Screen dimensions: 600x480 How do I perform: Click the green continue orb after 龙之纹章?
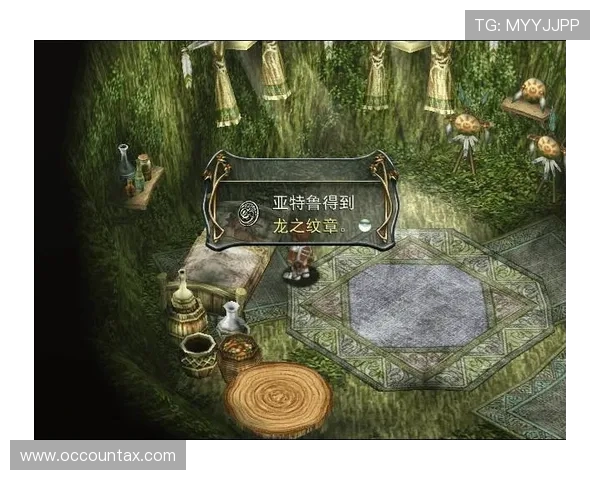366,226
